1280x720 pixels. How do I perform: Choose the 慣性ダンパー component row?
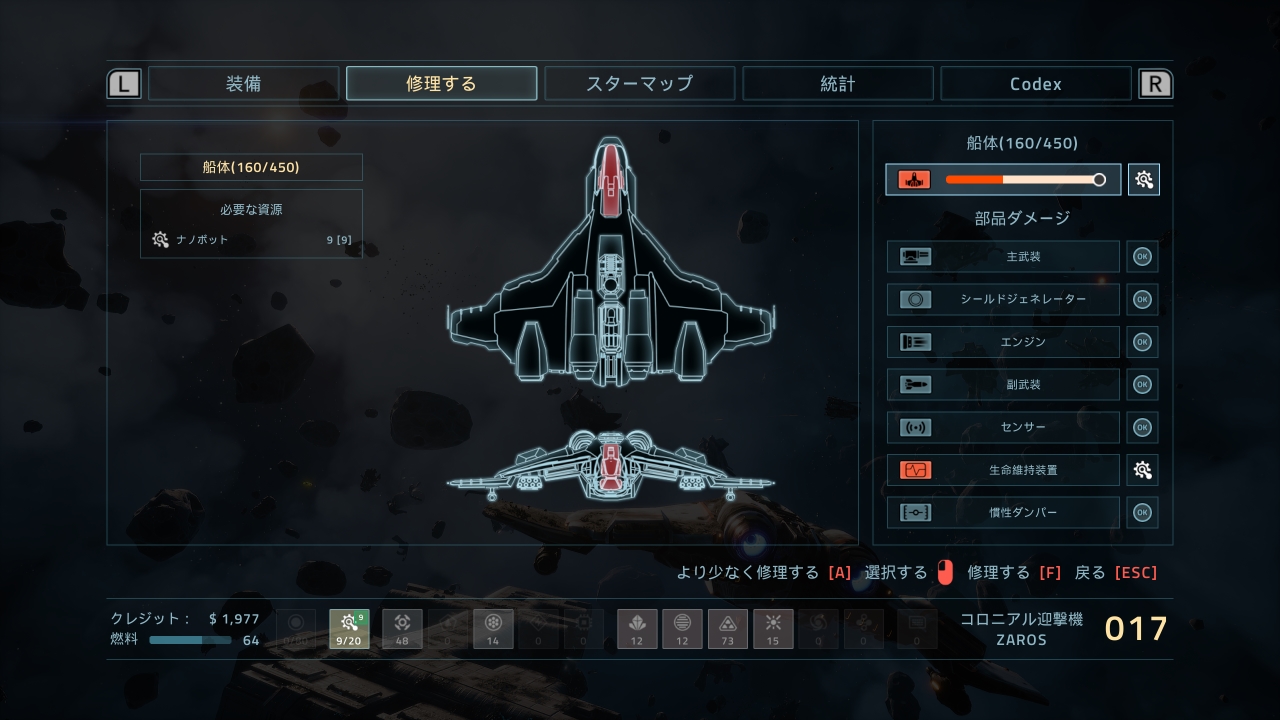point(1003,512)
